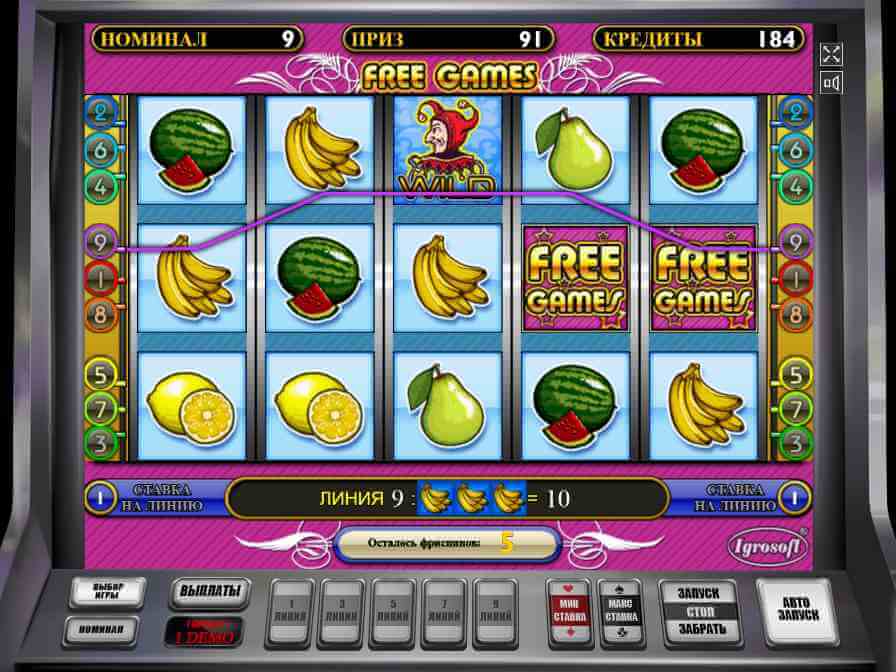Choose the 3 ЛИНИЯ button
This screenshot has height=672, width=896.
pos(343,612)
